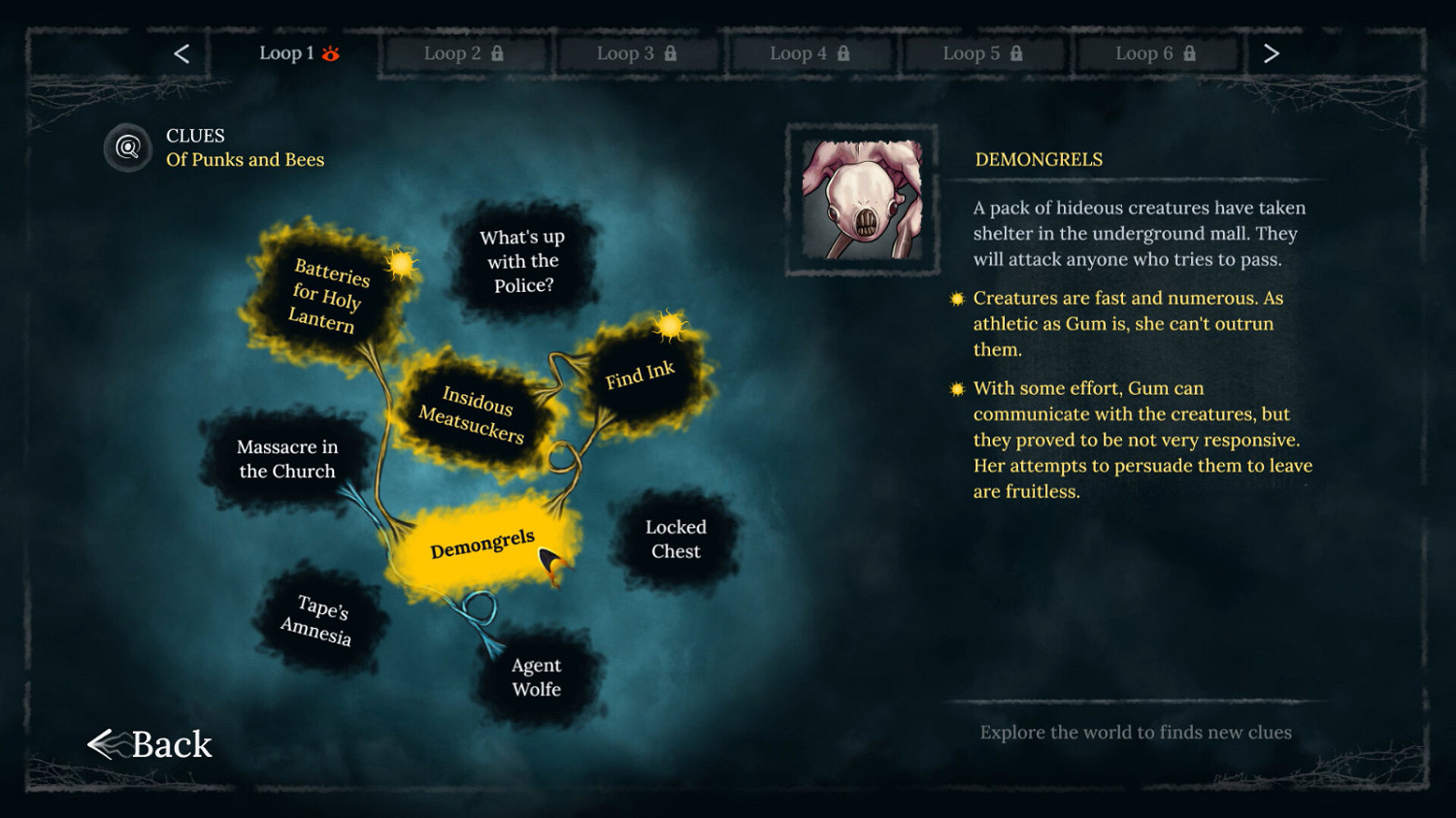Screen dimensions: 1456x818
Task: Select the Locked Chest clue node
Action: tap(674, 540)
